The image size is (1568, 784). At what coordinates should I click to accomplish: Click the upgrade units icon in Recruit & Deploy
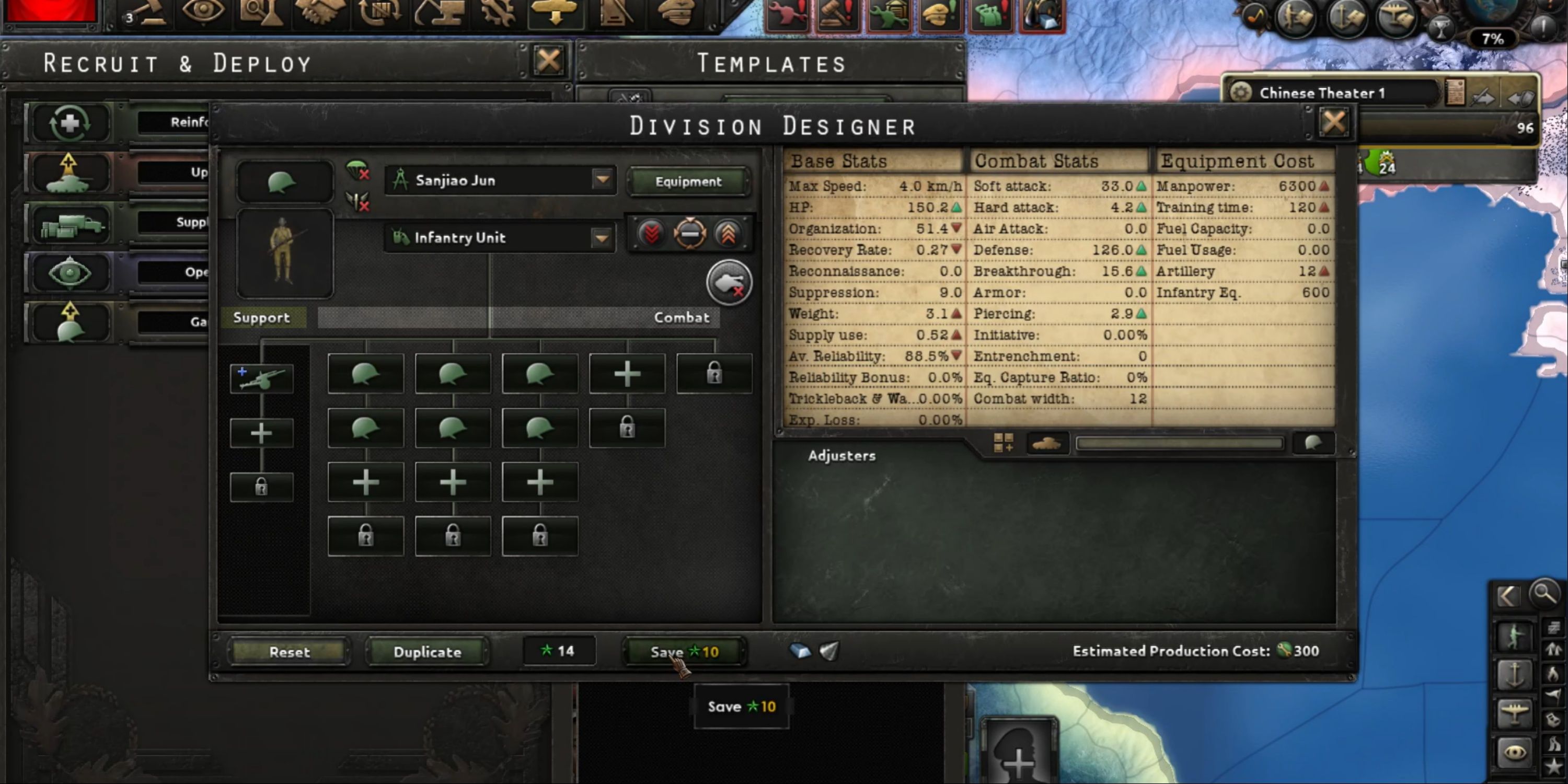pos(70,174)
